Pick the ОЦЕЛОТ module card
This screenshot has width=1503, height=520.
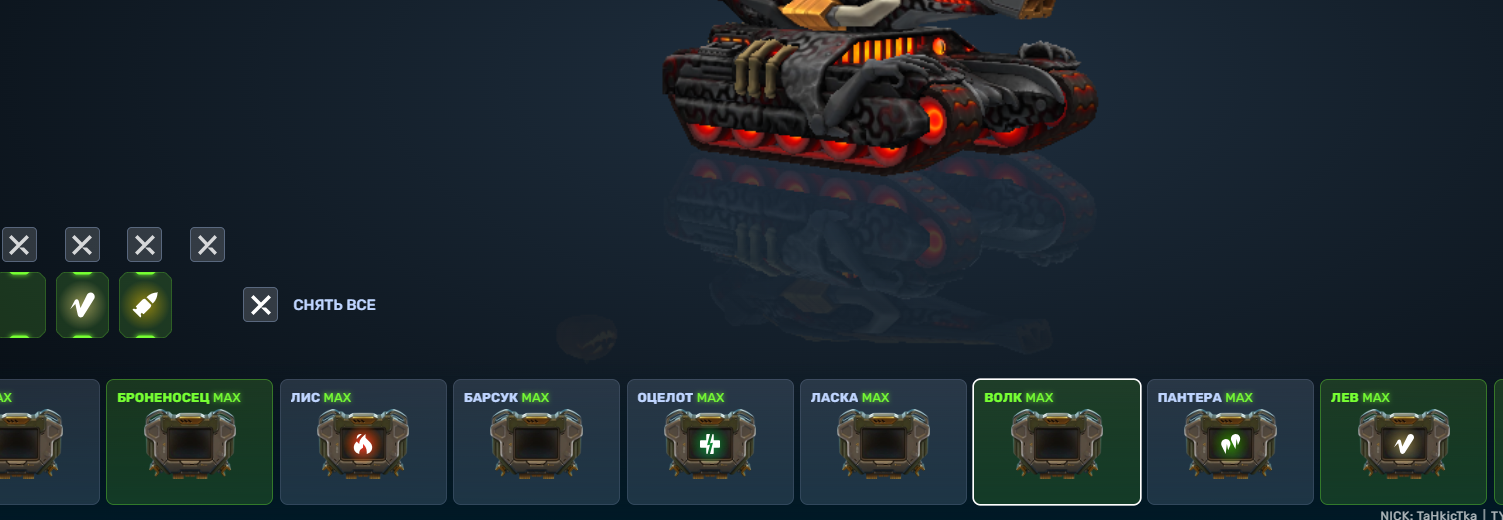710,442
